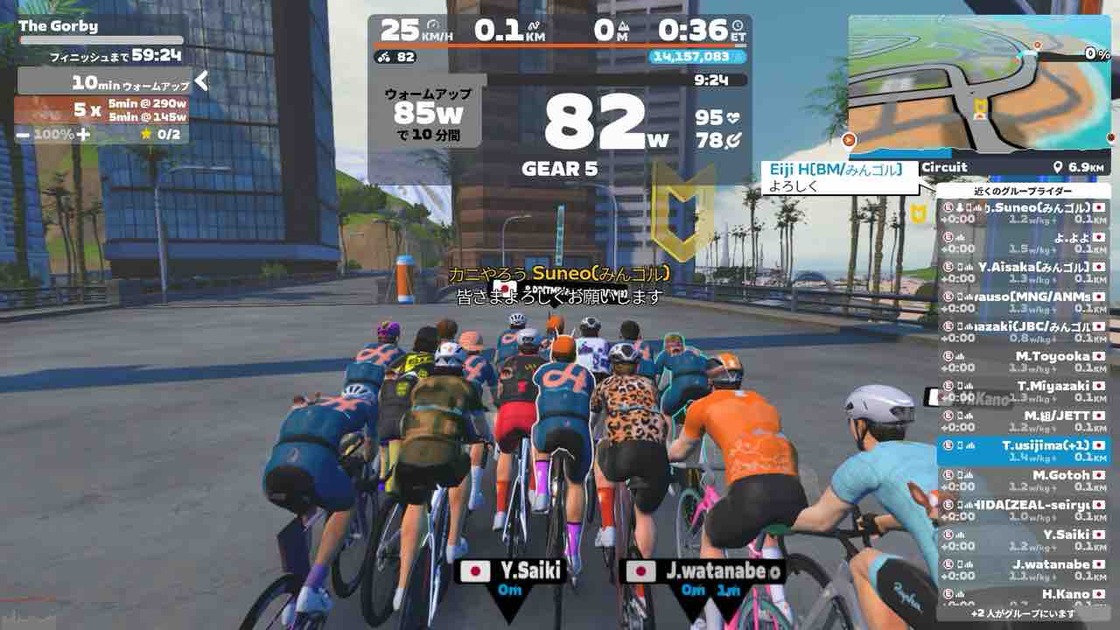The height and width of the screenshot is (630, 1120).
Task: Show the +2 more riders in group
Action: point(1023,614)
